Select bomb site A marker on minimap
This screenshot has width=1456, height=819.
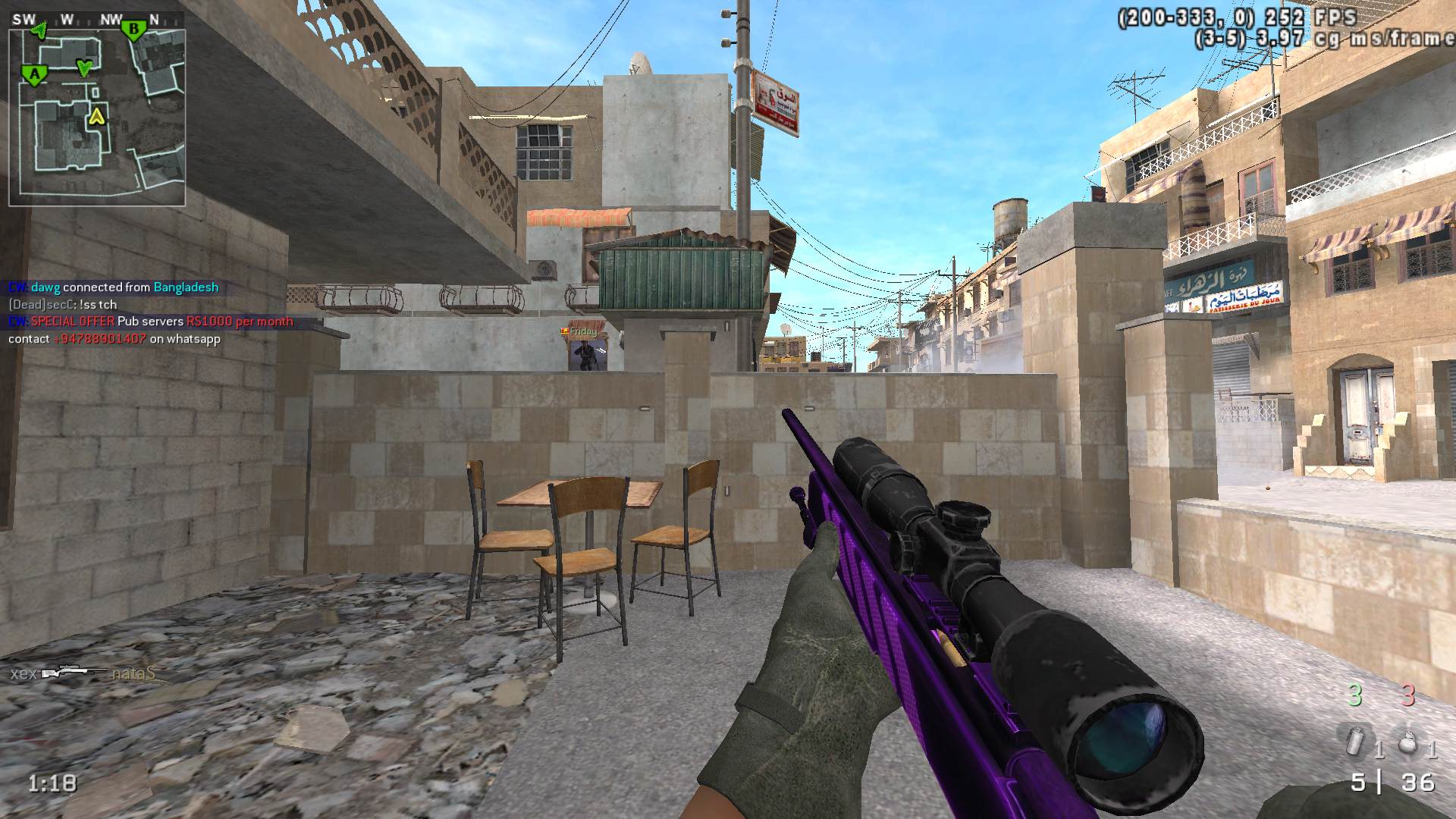click(33, 74)
